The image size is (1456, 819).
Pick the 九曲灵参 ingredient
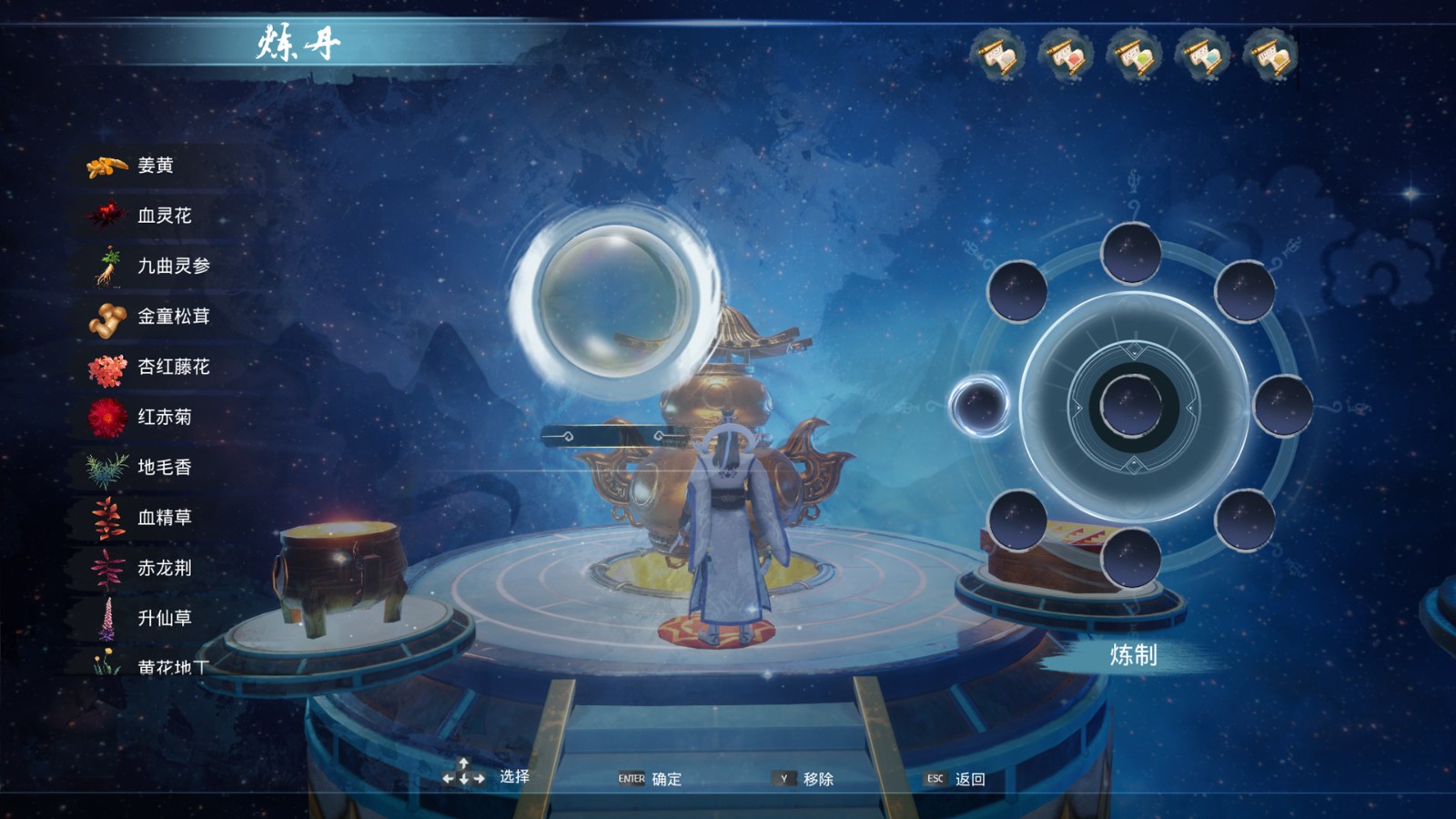tap(173, 266)
